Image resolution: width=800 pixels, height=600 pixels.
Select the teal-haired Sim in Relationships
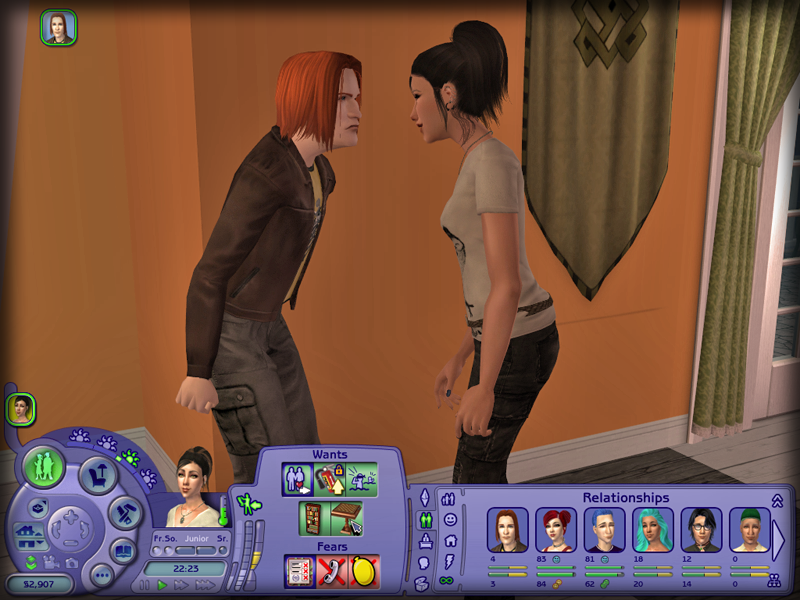click(652, 530)
